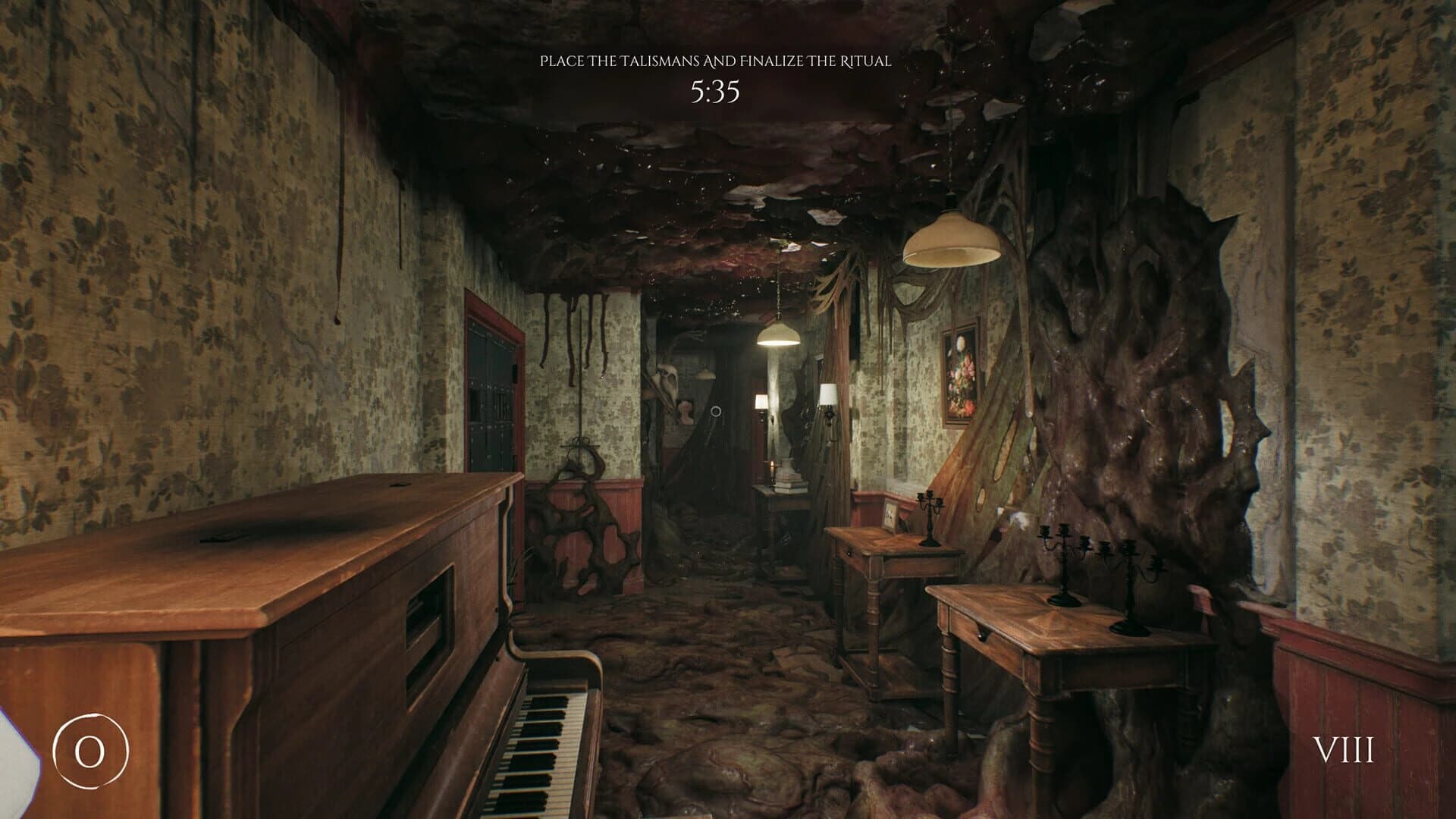Viewport: 1456px width, 819px height.
Task: Open the drawer of the far side table
Action: (849, 553)
